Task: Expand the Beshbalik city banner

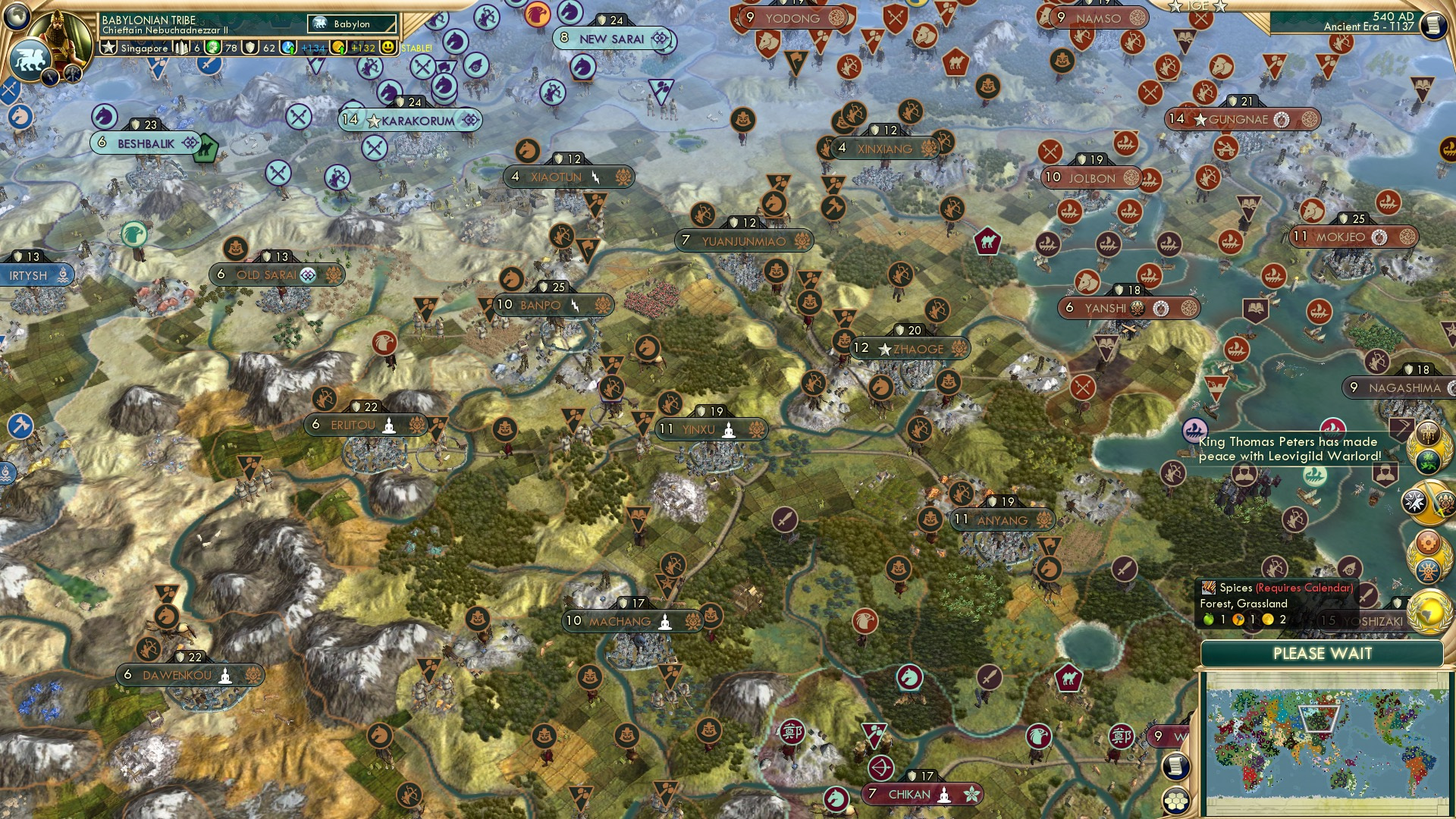Action: (144, 142)
